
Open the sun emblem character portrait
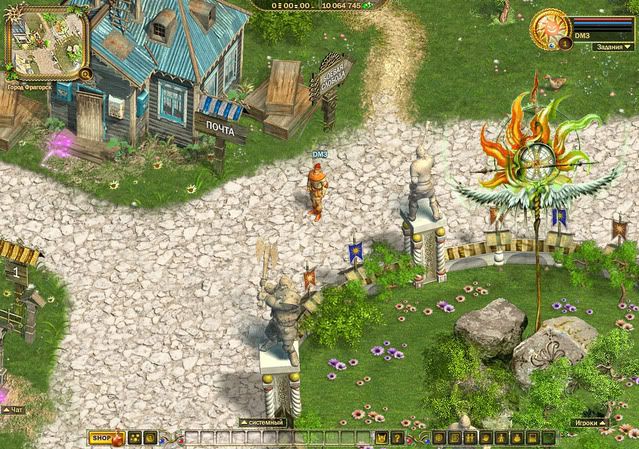551,30
